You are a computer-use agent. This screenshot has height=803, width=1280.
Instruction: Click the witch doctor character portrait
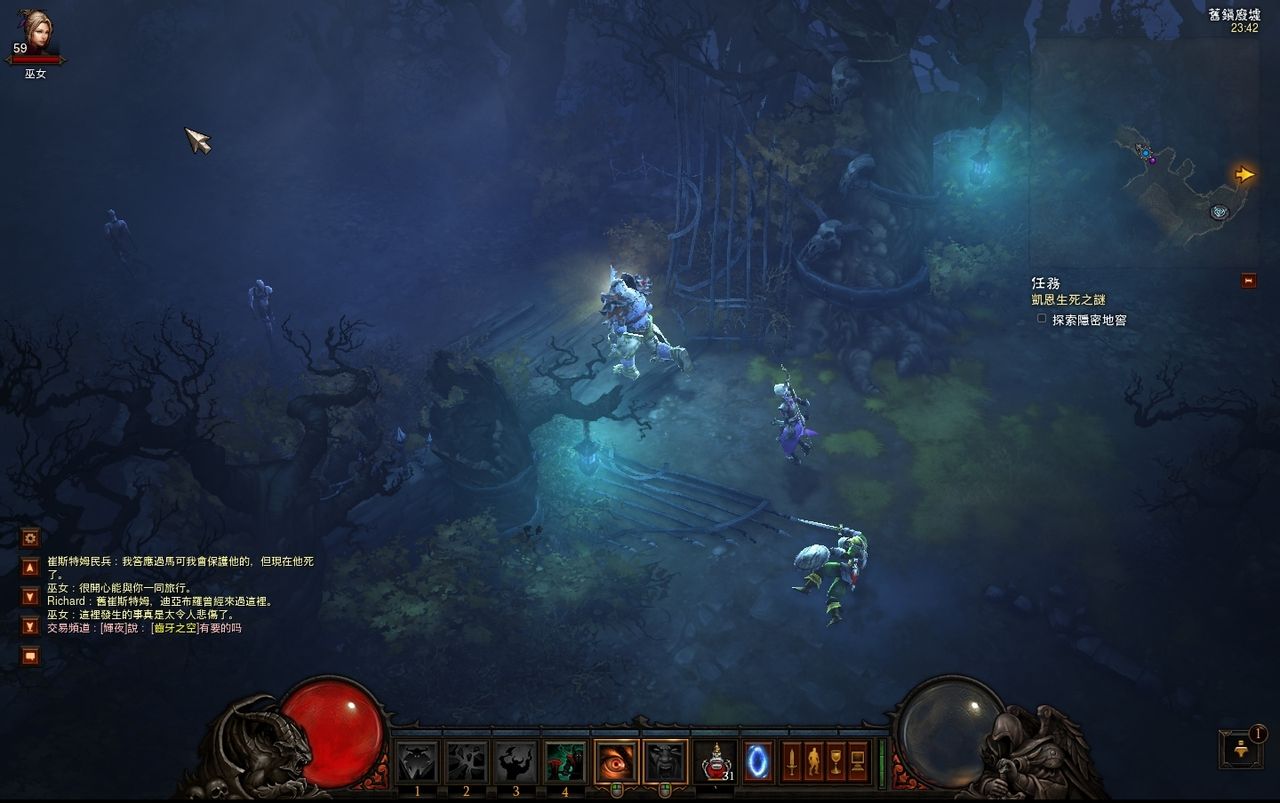(35, 31)
